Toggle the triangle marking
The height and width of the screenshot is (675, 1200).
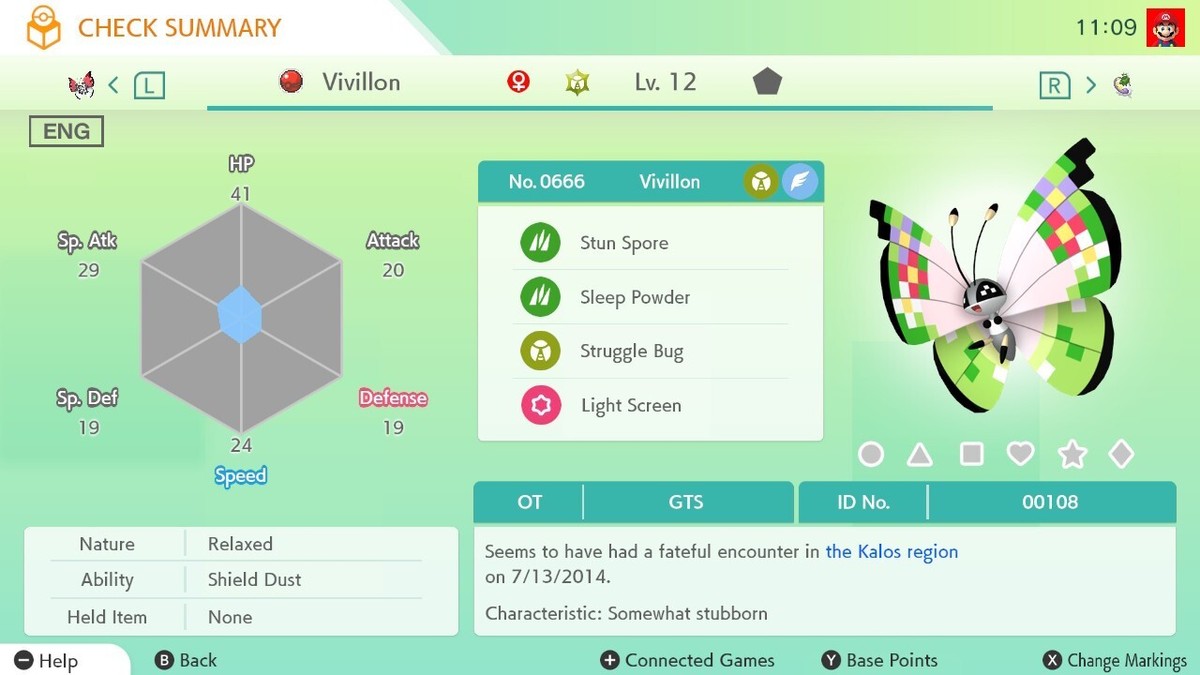pos(920,455)
